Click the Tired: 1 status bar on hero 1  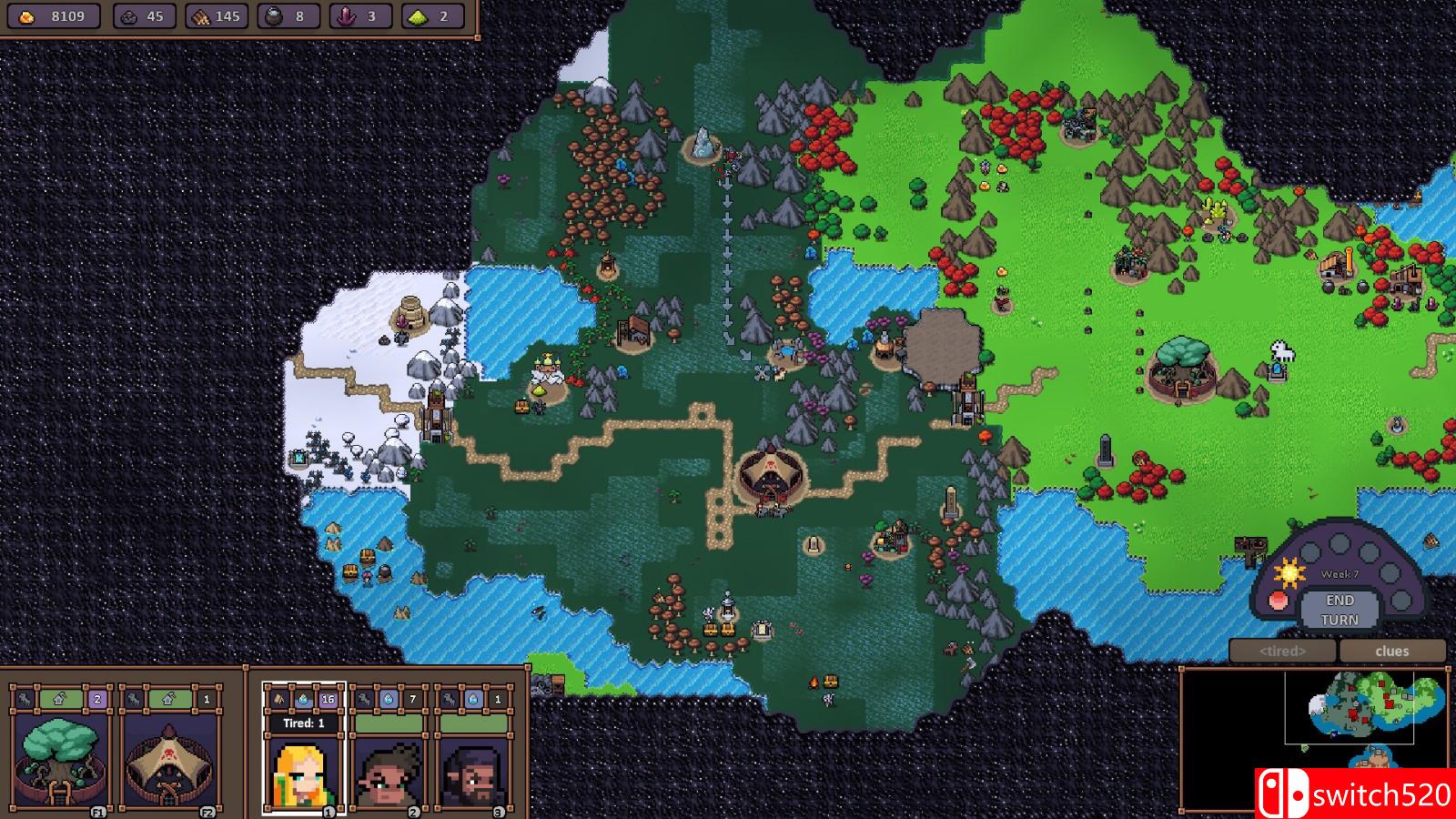coord(304,723)
